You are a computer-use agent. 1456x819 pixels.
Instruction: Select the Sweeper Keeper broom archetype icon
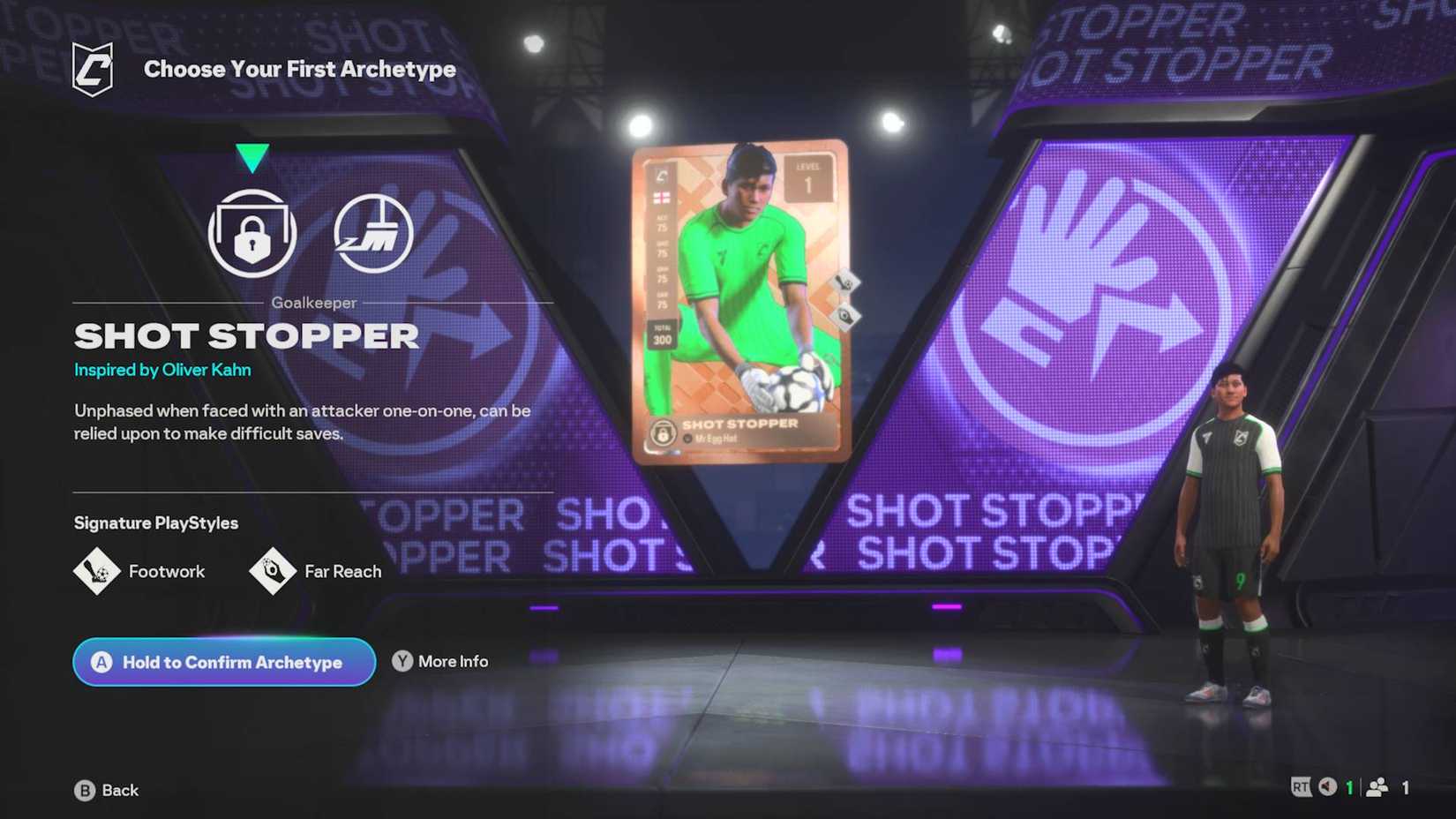(373, 232)
